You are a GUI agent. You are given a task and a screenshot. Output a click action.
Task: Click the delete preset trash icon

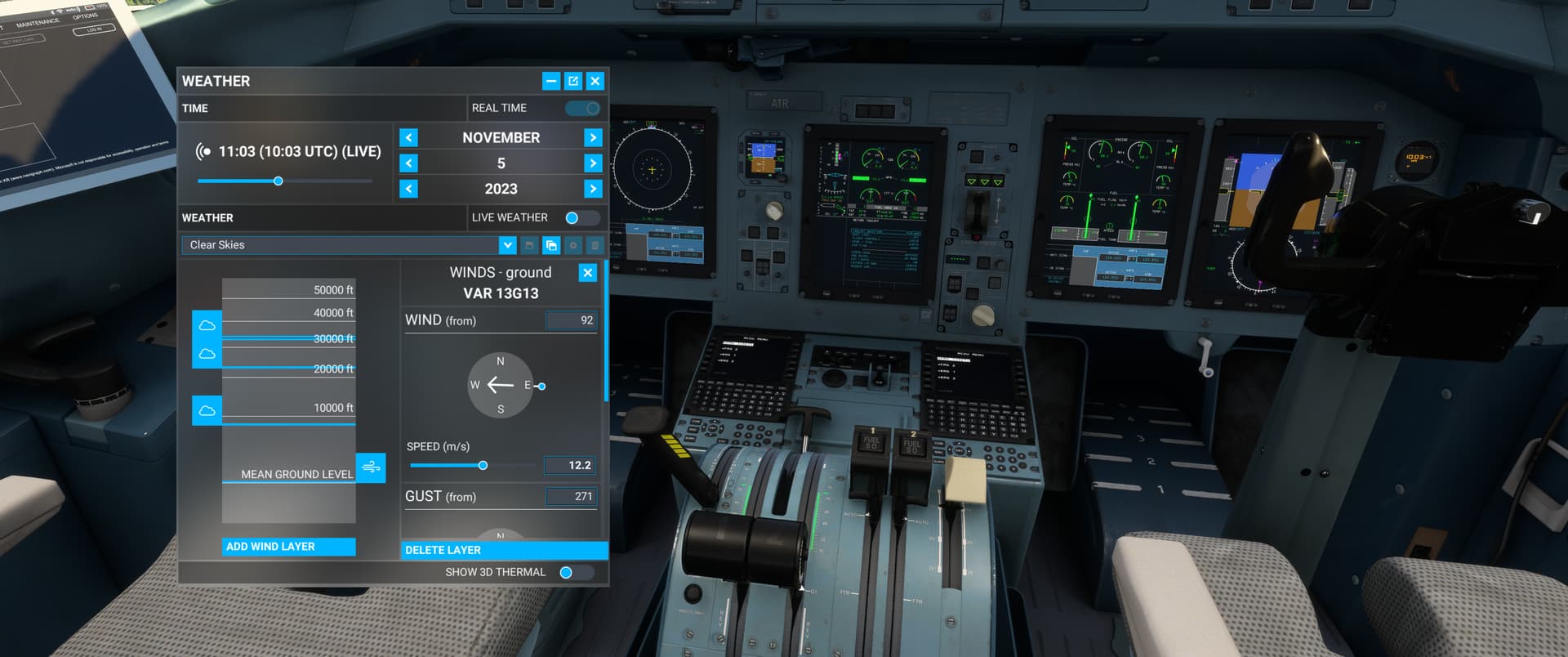pyautogui.click(x=595, y=245)
